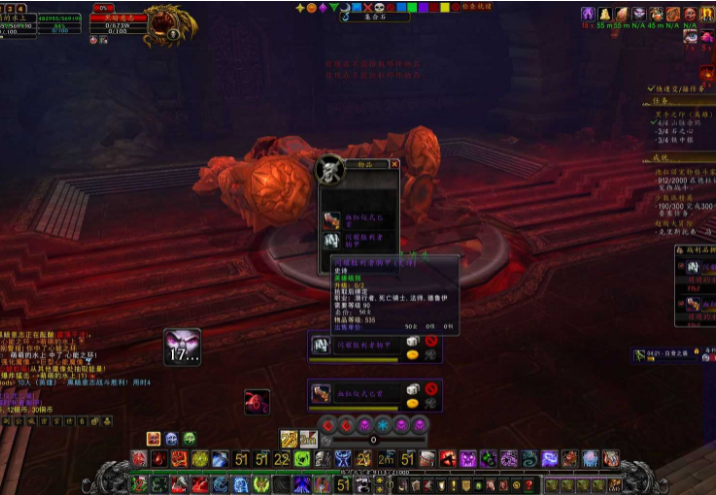Roll Greed coin on the upper roll frame
716x495 pixels.
[x=411, y=354]
